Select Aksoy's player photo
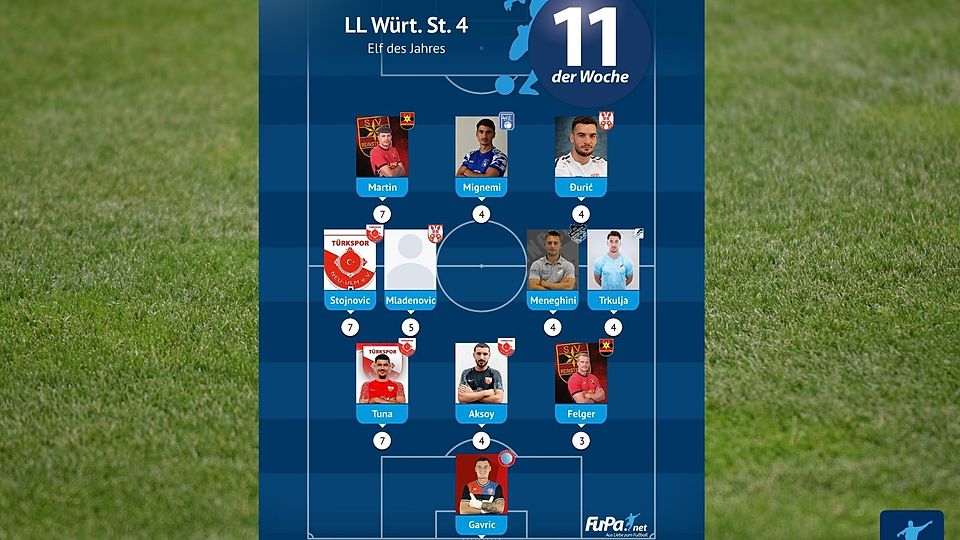The width and height of the screenshot is (960, 540). point(481,375)
